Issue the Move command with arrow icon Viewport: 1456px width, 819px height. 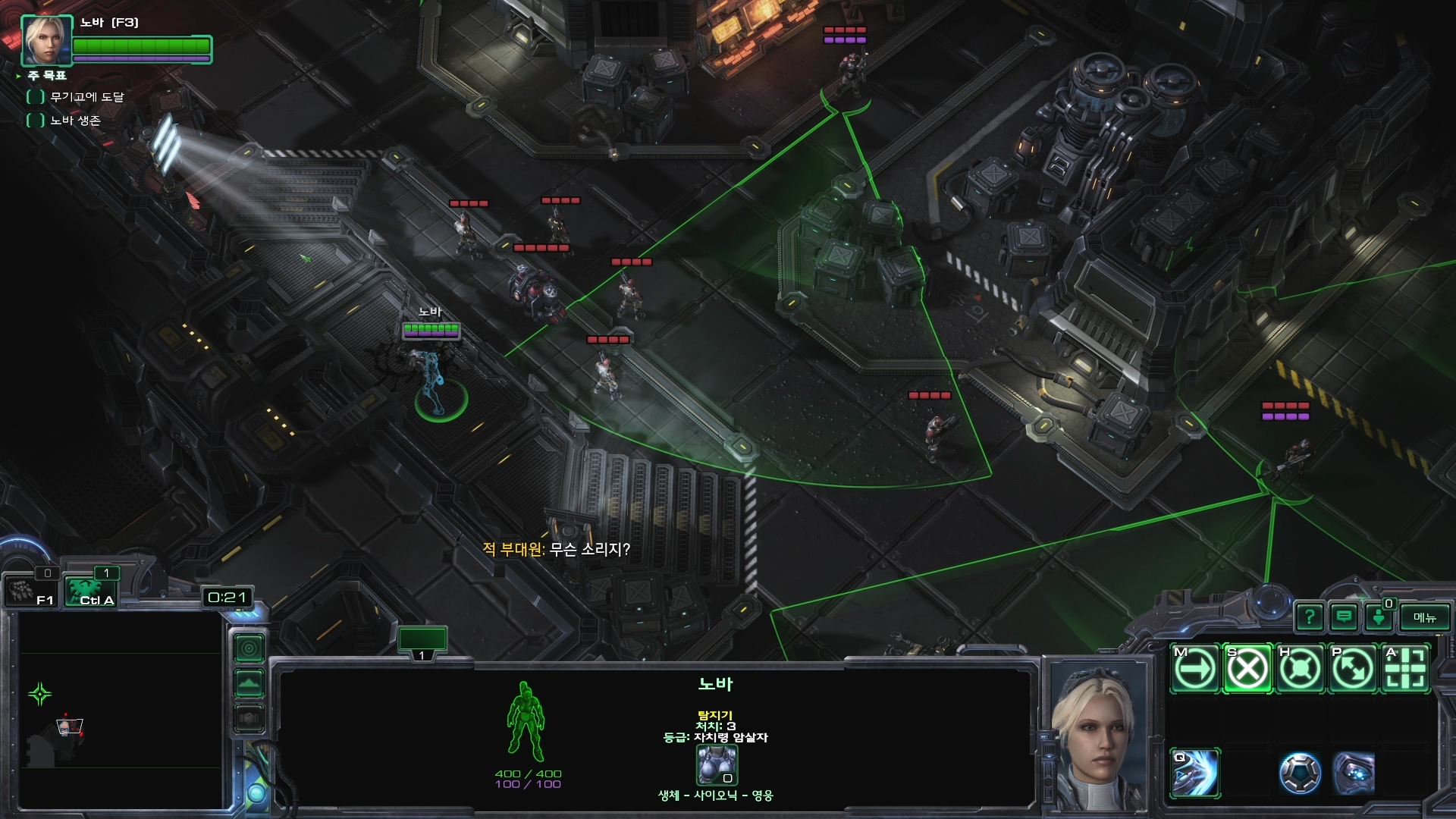[x=1195, y=669]
